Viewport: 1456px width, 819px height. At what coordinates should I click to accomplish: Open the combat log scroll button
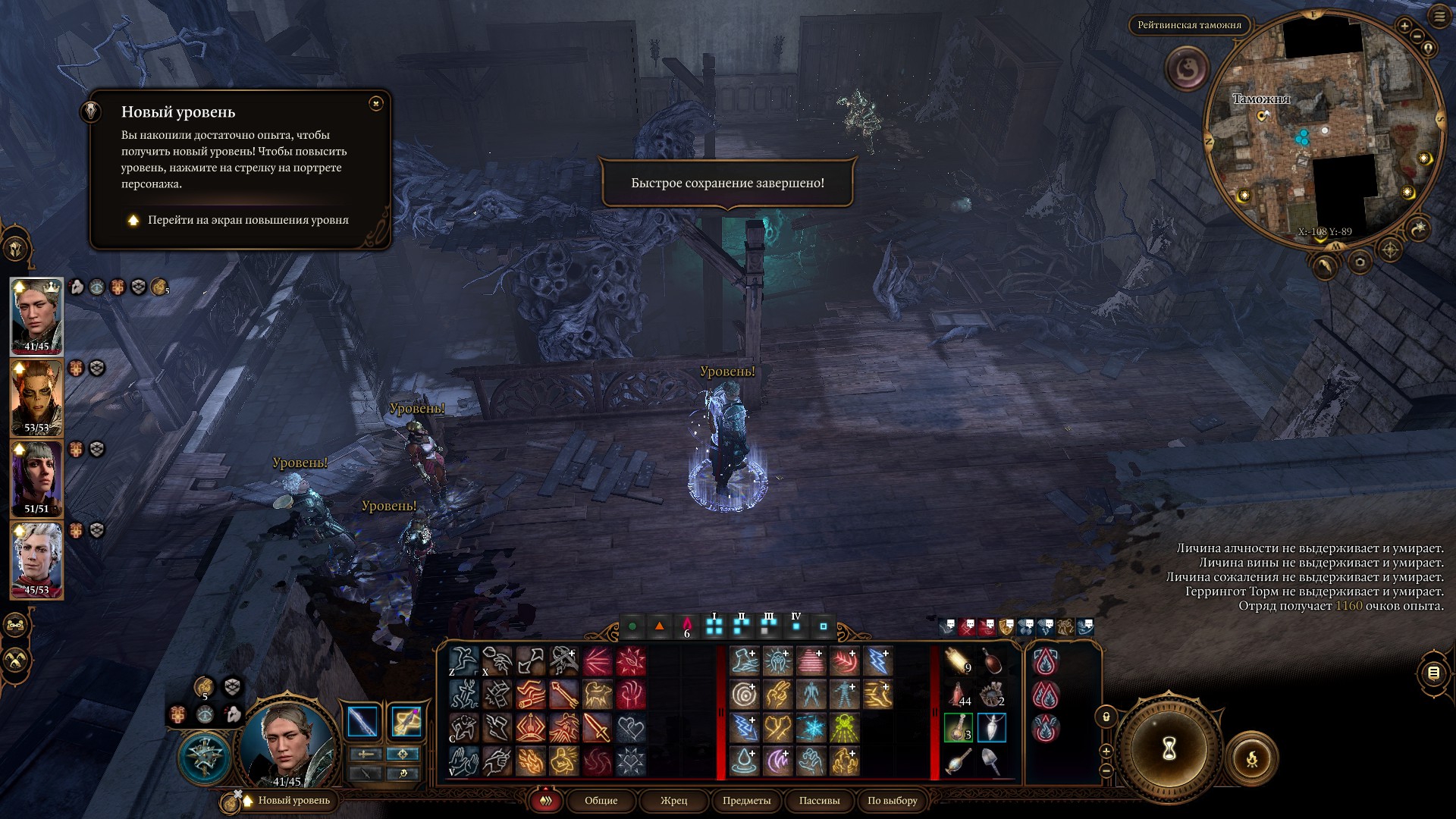point(1432,673)
